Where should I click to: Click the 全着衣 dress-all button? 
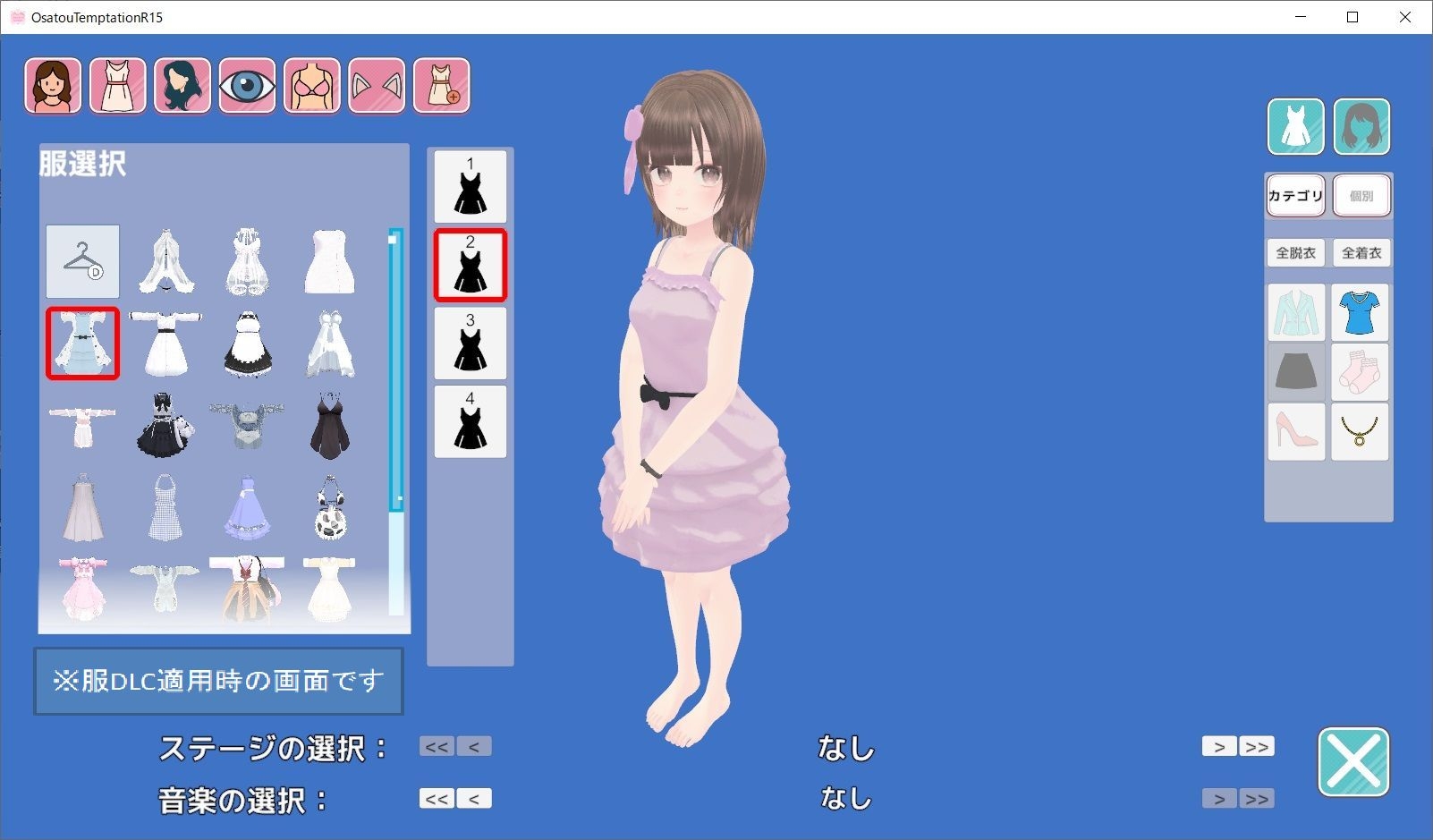[x=1361, y=252]
